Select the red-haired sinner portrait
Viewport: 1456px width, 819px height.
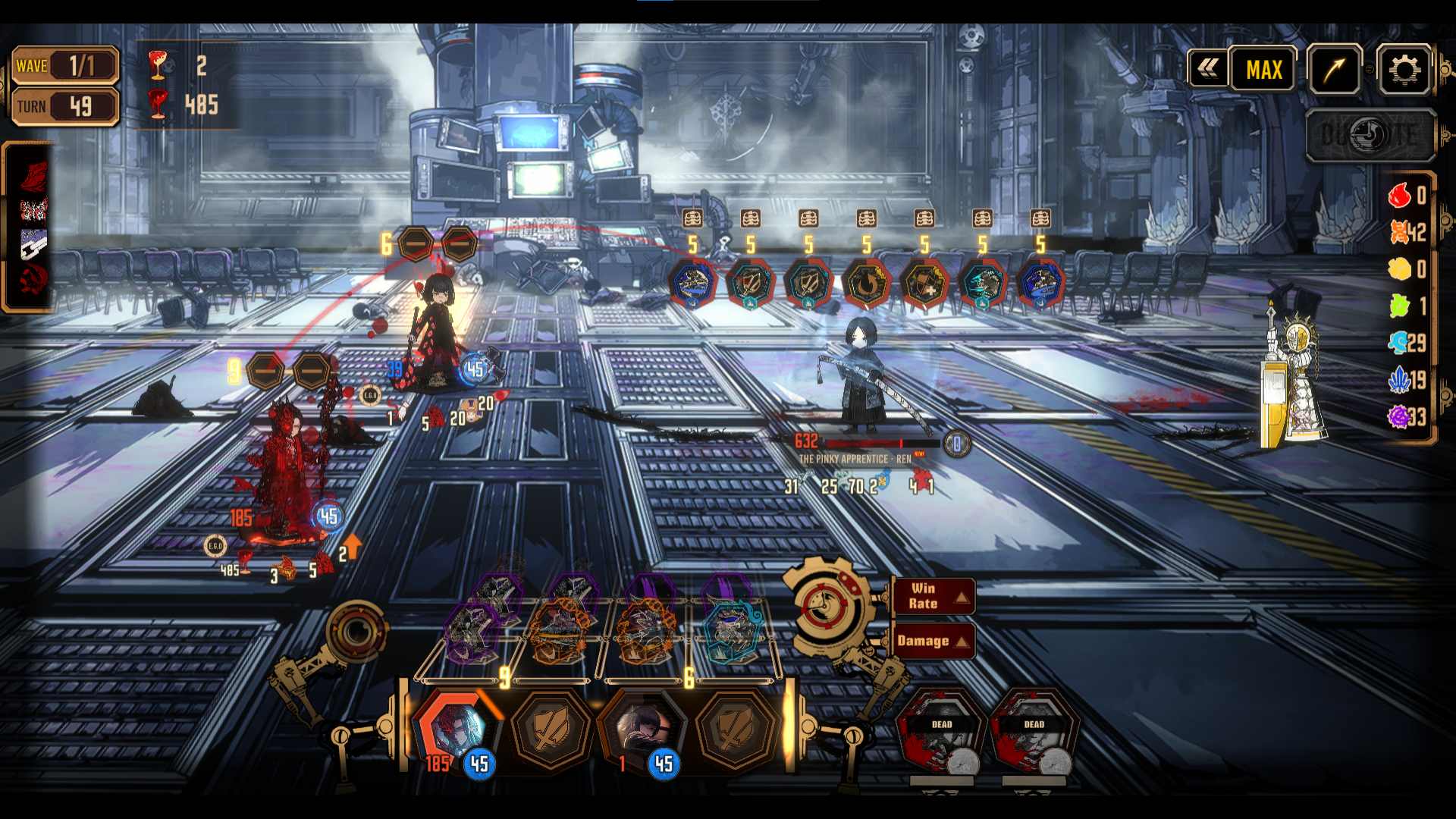tap(457, 730)
